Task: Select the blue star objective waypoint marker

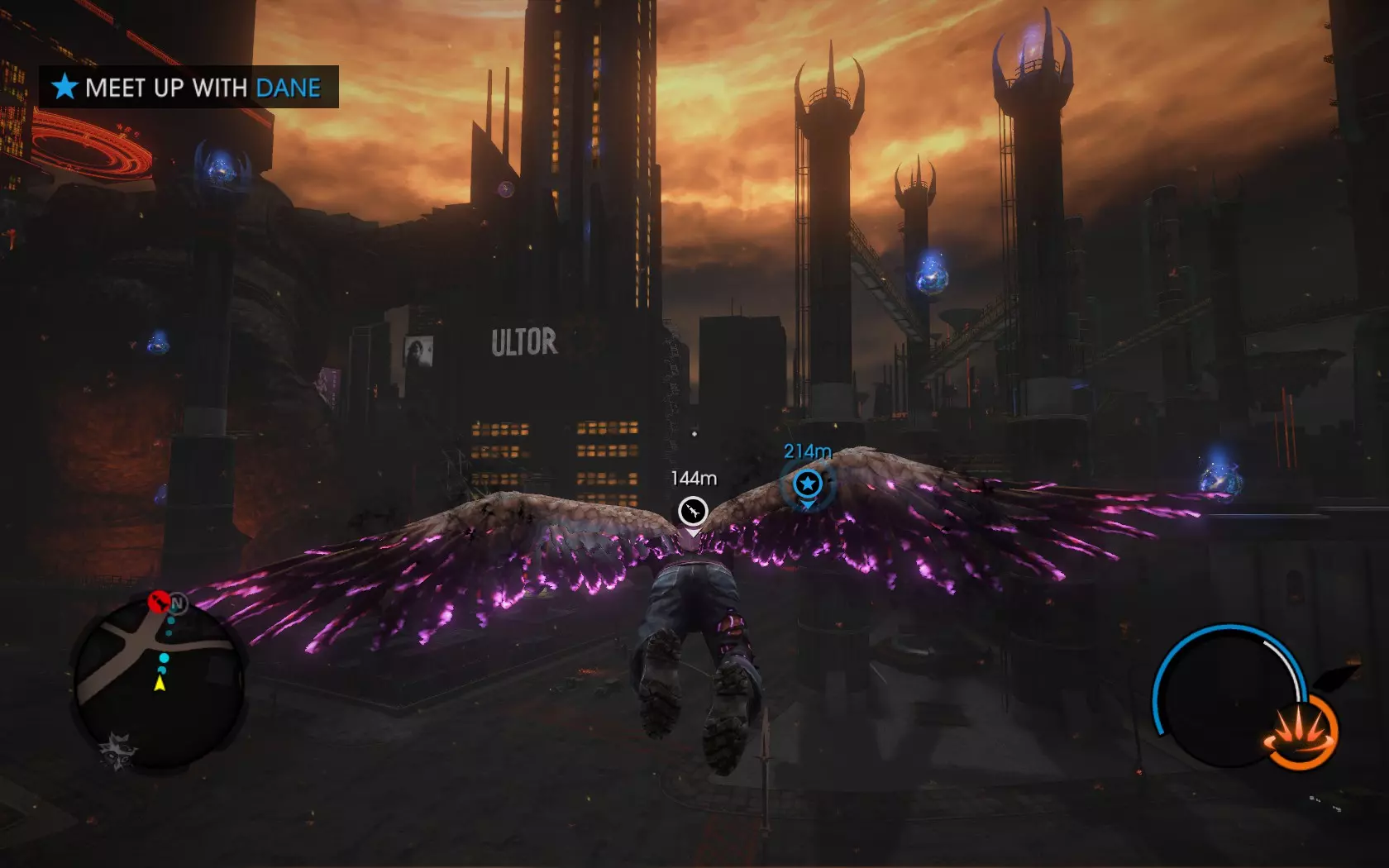Action: pyautogui.click(x=807, y=484)
